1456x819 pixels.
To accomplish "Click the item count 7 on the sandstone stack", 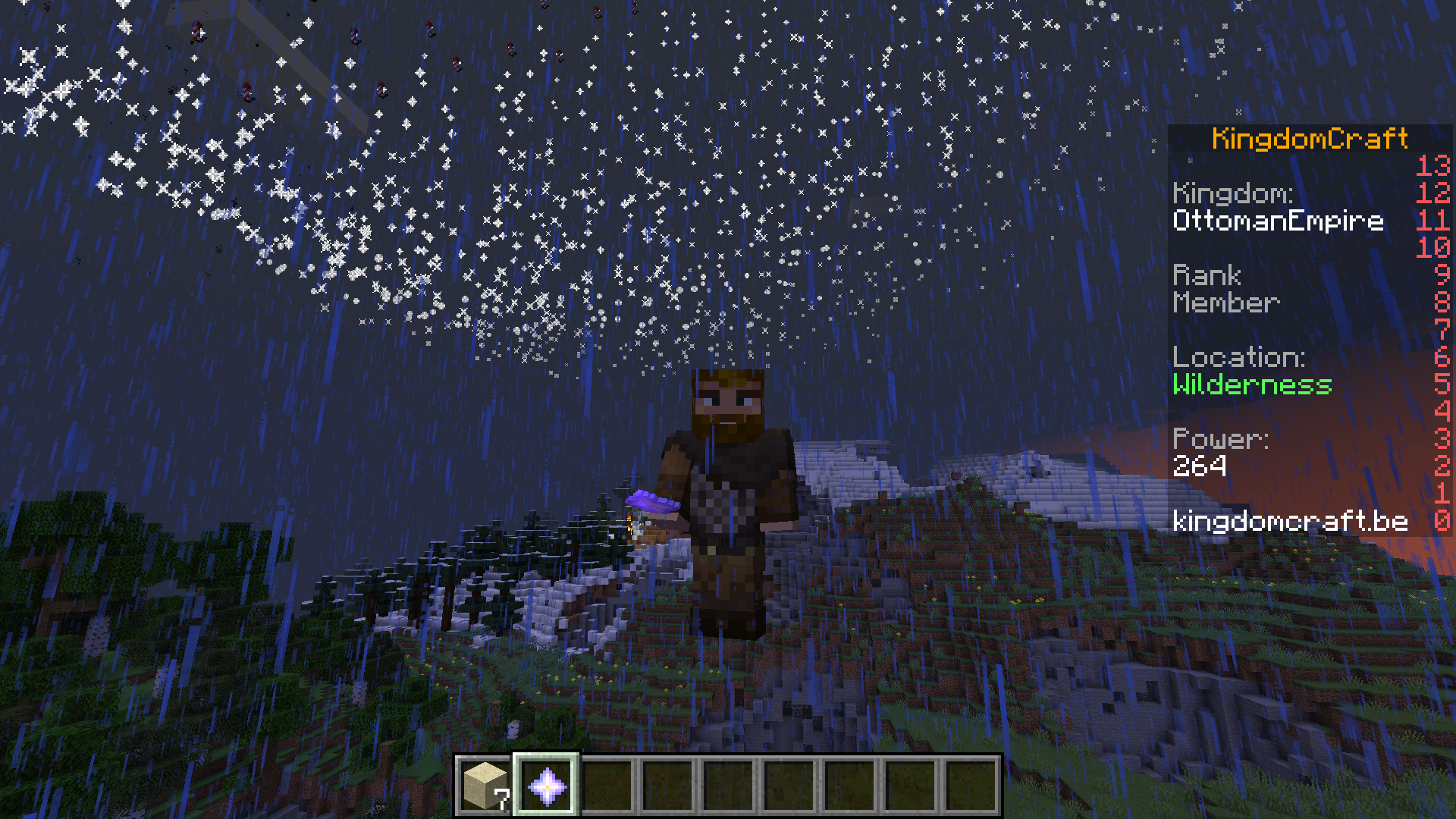I will [501, 799].
